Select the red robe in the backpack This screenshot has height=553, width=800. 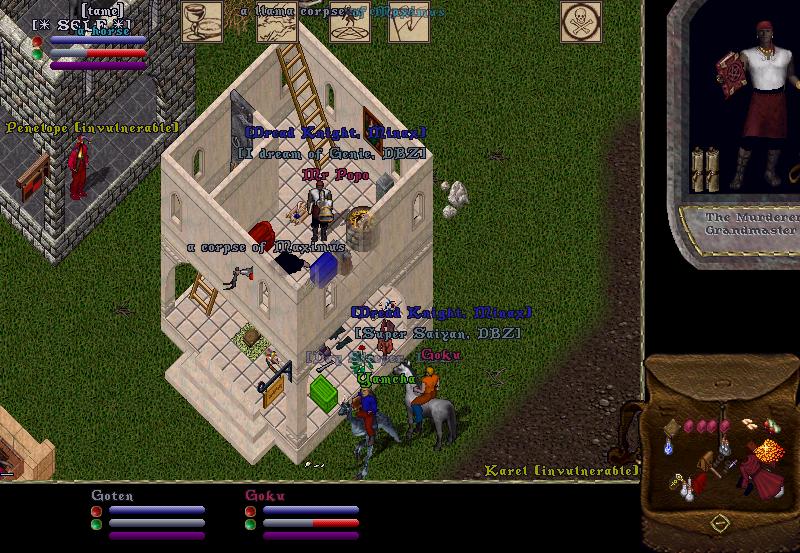764,481
